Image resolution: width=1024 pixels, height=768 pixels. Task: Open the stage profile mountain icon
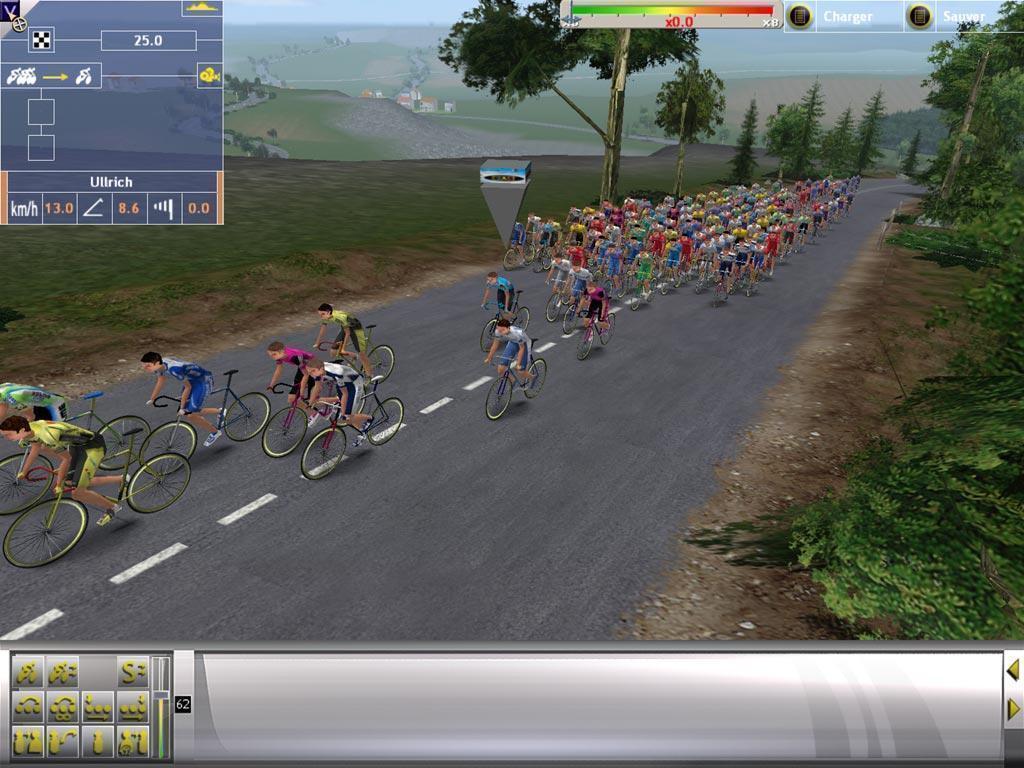[201, 7]
